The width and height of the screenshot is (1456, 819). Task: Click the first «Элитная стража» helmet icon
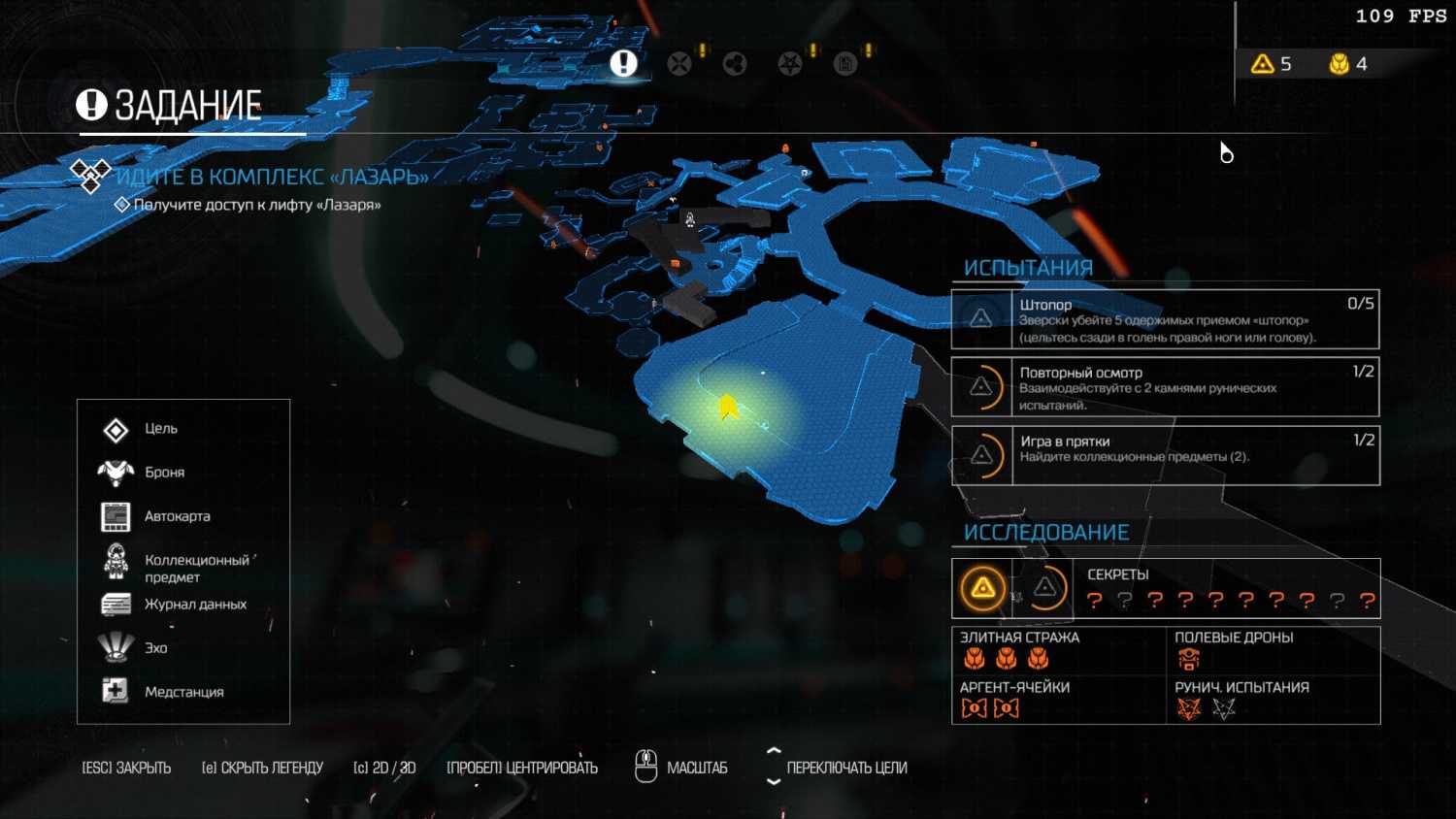(975, 660)
